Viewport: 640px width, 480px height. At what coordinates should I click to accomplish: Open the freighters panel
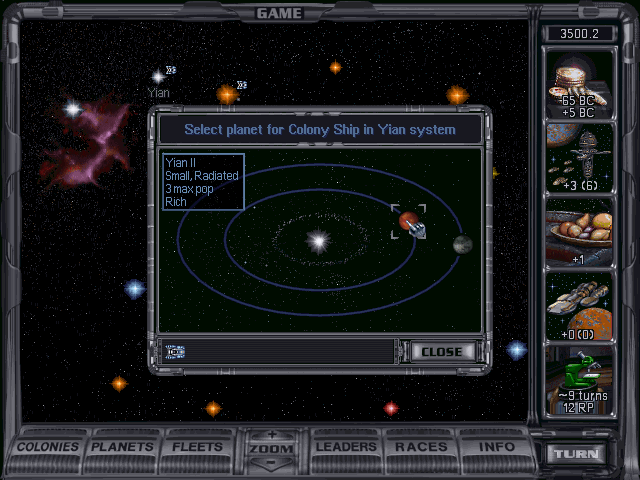click(580, 307)
